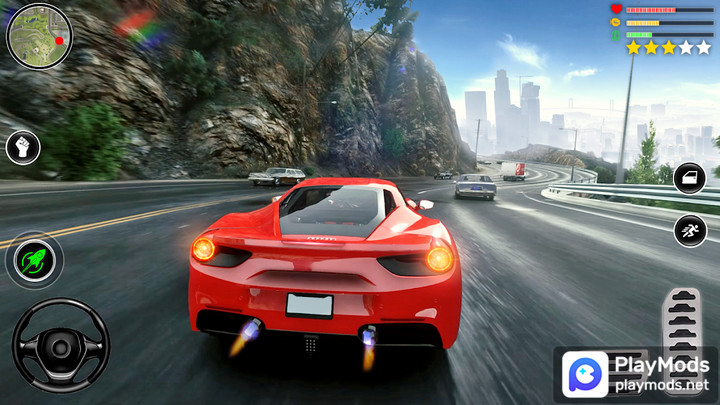Screen dimensions: 720x405
Task: Open the circular minimap
Action: pyautogui.click(x=39, y=36)
